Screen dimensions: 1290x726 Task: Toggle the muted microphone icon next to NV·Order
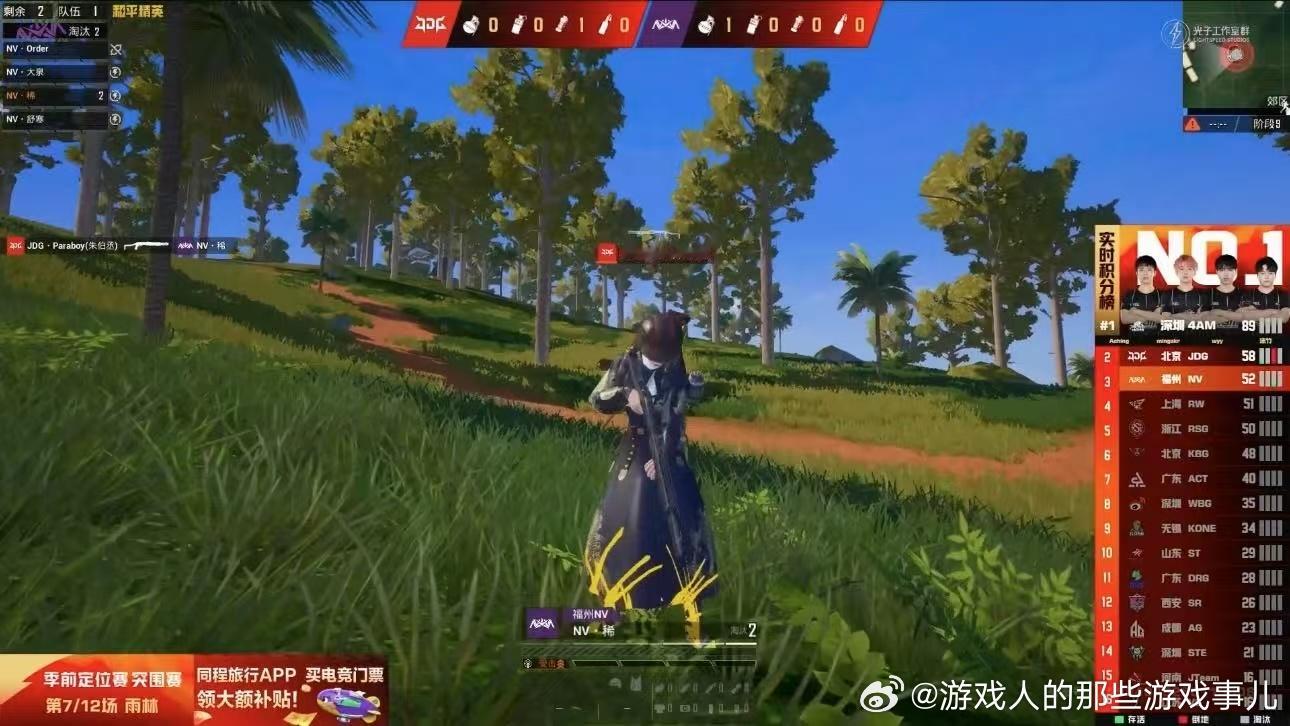[x=116, y=50]
